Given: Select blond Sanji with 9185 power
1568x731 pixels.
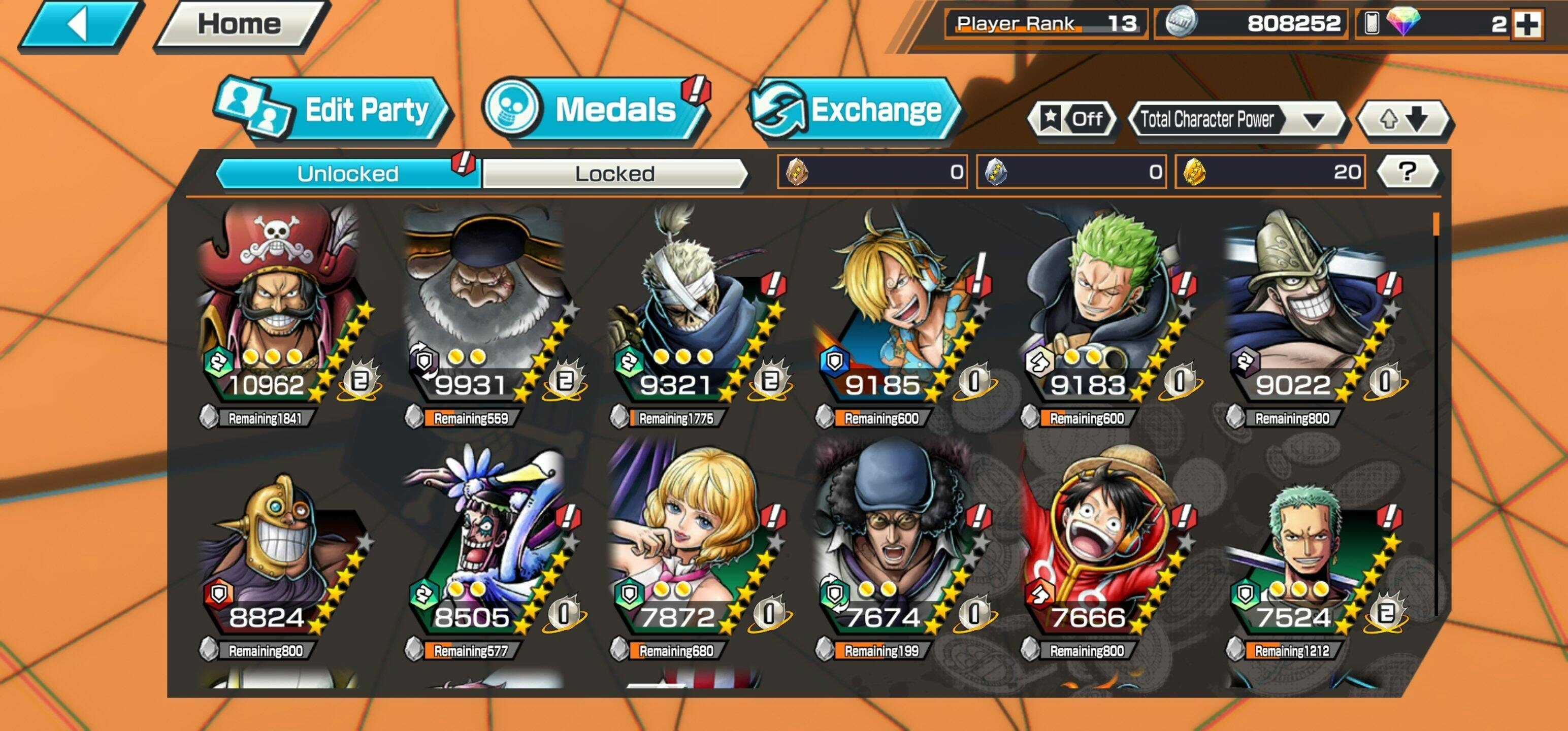Looking at the screenshot, I should pyautogui.click(x=895, y=305).
